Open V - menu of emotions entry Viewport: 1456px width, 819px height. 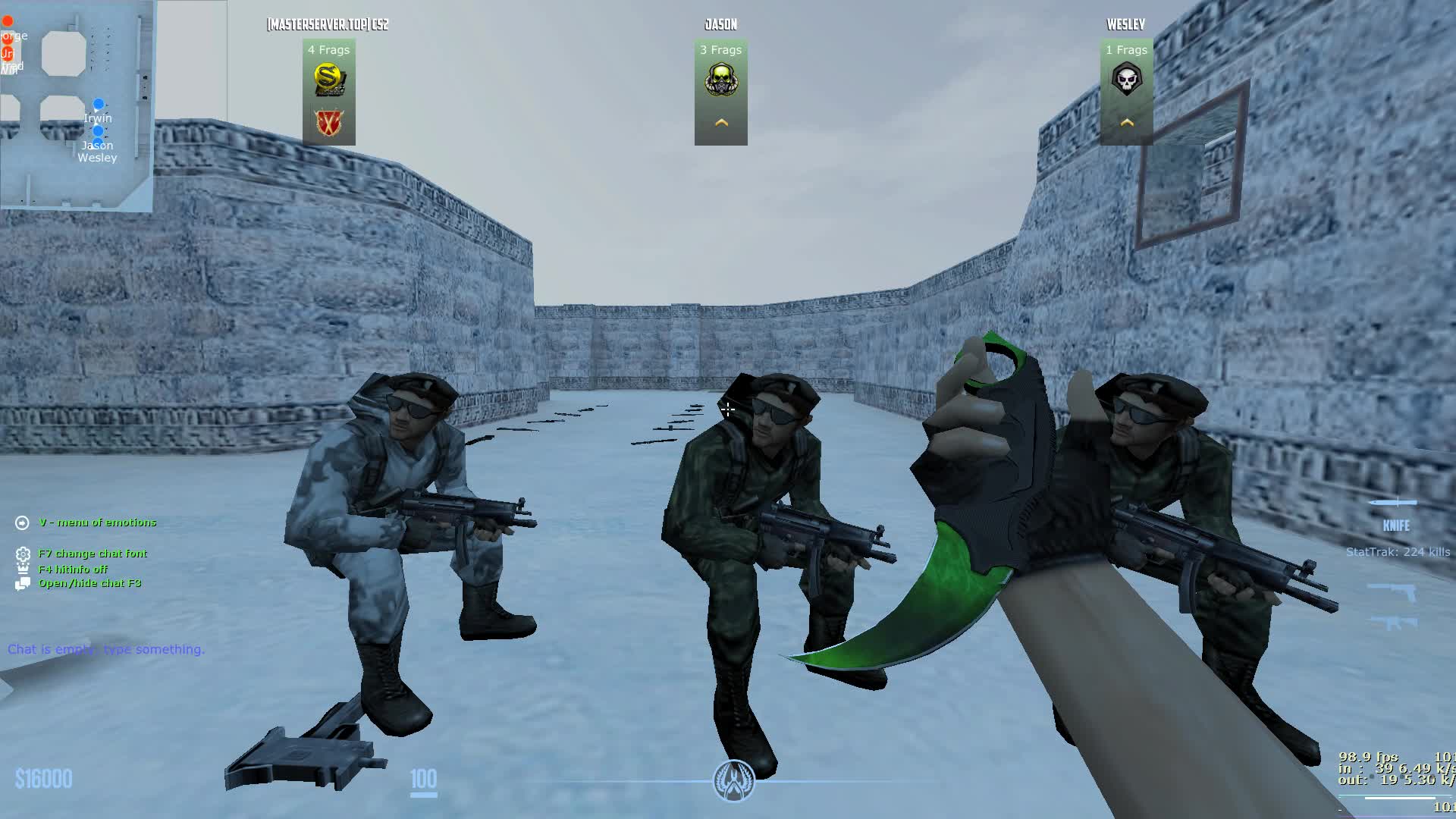tap(97, 522)
